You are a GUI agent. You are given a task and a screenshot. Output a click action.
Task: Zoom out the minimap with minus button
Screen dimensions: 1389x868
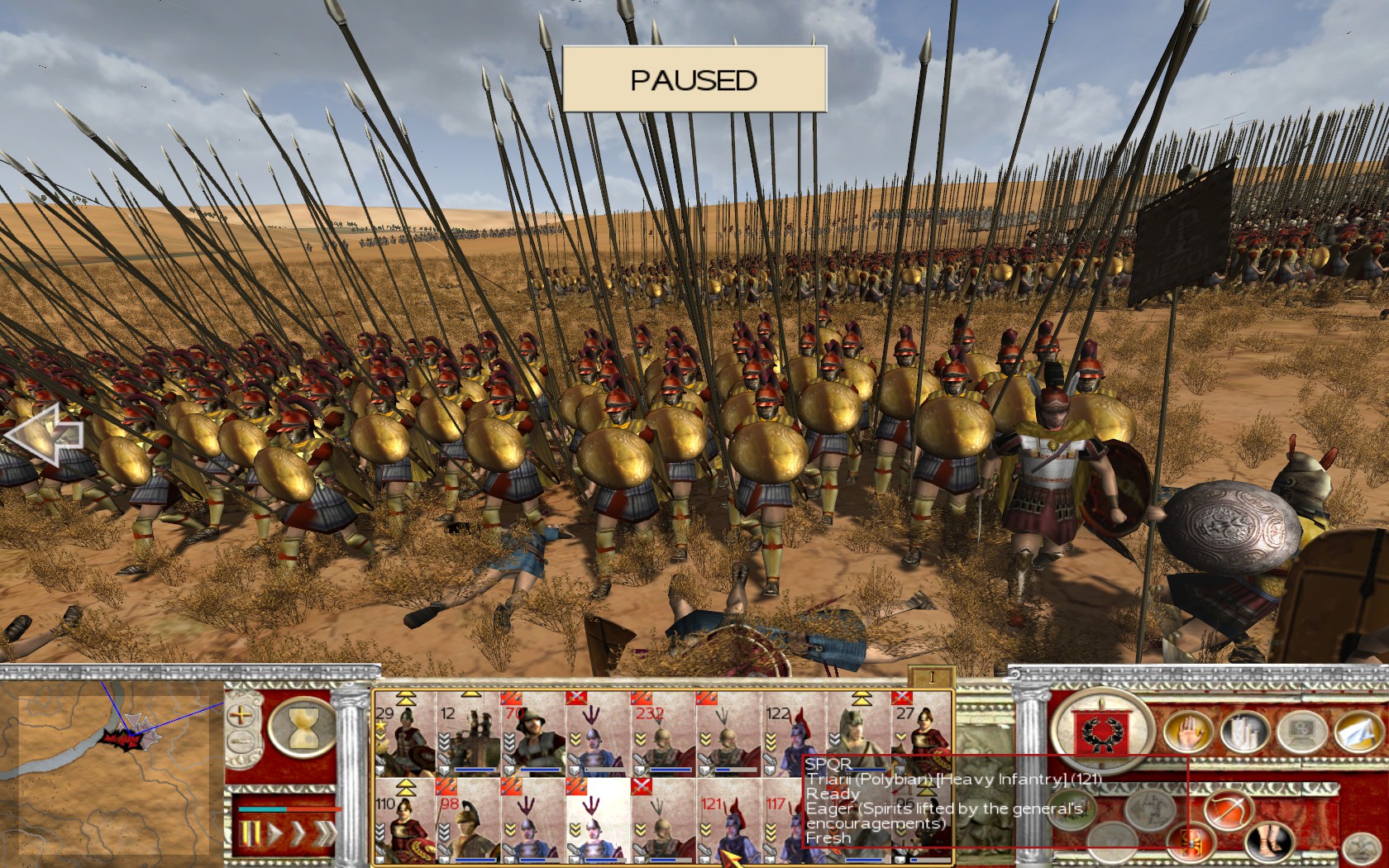coord(241,741)
